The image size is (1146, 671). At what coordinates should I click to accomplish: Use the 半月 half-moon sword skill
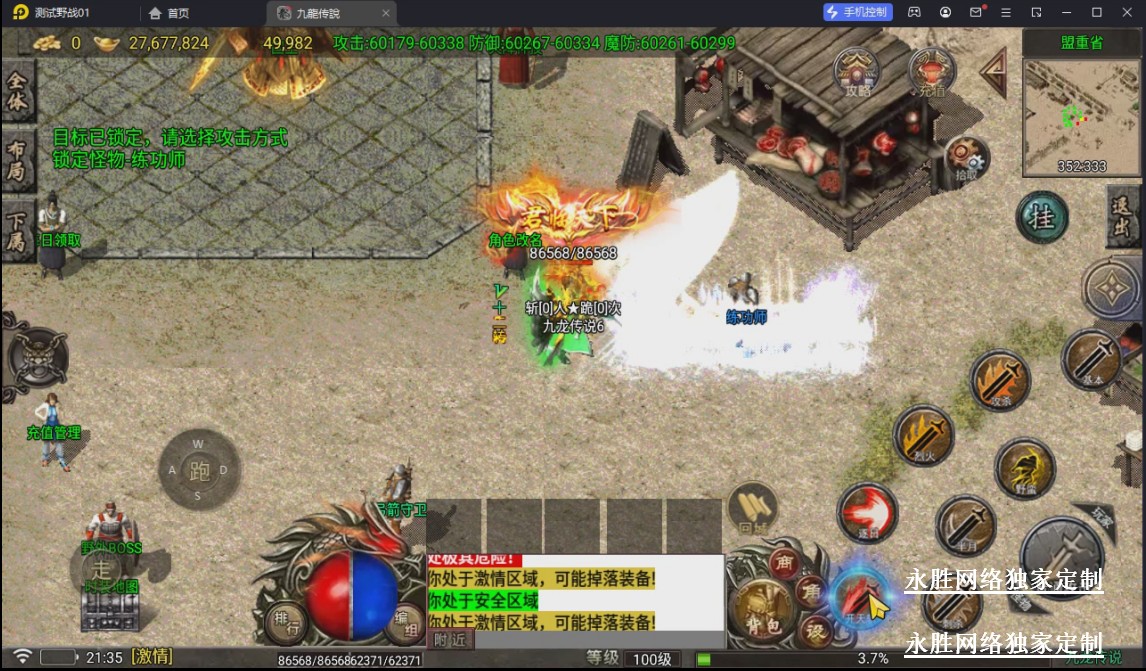coord(965,525)
